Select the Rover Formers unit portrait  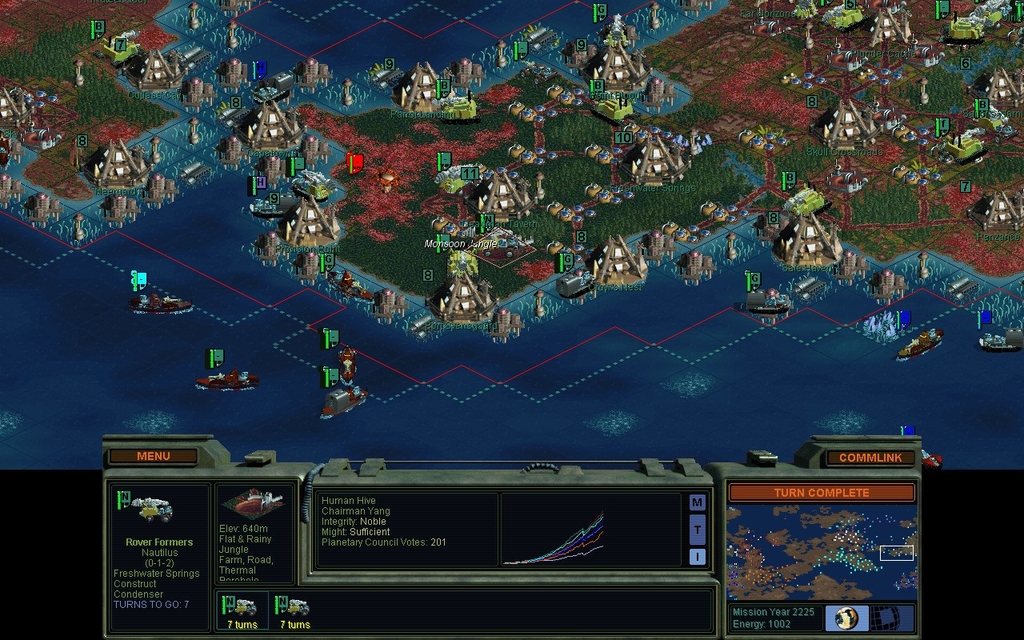click(152, 509)
